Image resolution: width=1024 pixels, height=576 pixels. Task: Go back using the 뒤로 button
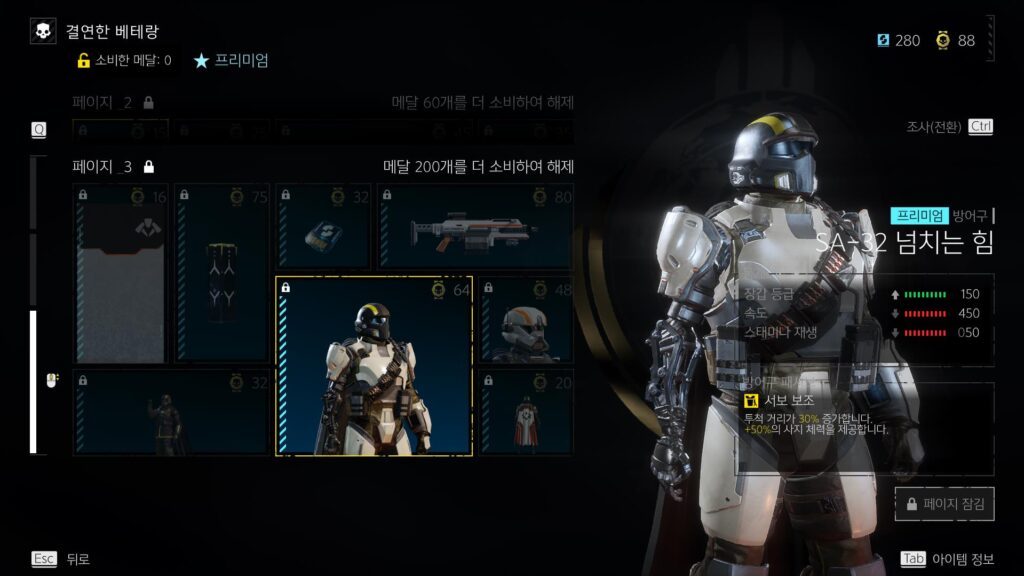(x=60, y=559)
